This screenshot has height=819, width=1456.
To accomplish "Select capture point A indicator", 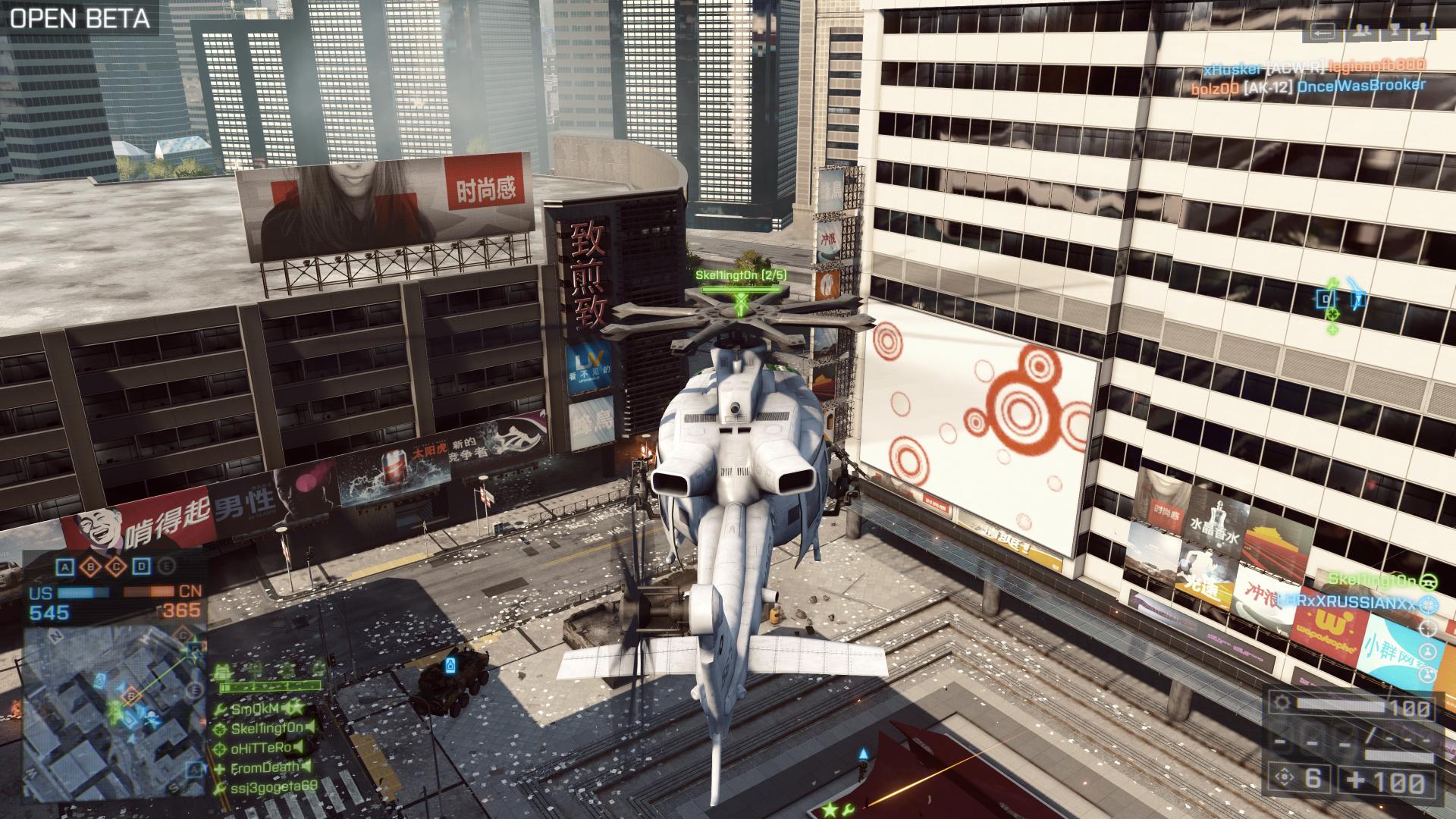I will [x=66, y=566].
